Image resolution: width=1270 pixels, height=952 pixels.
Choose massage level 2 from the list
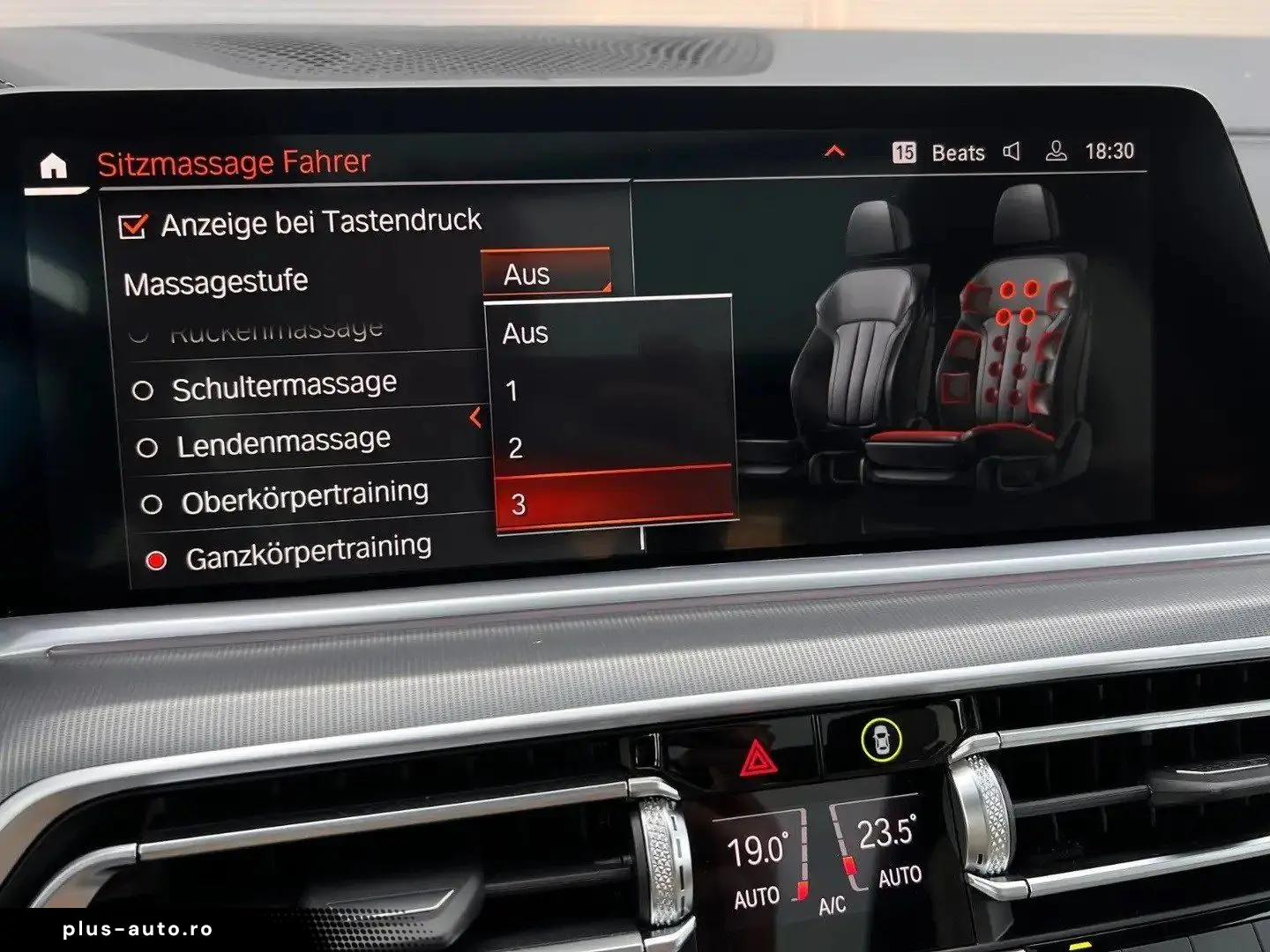point(612,447)
